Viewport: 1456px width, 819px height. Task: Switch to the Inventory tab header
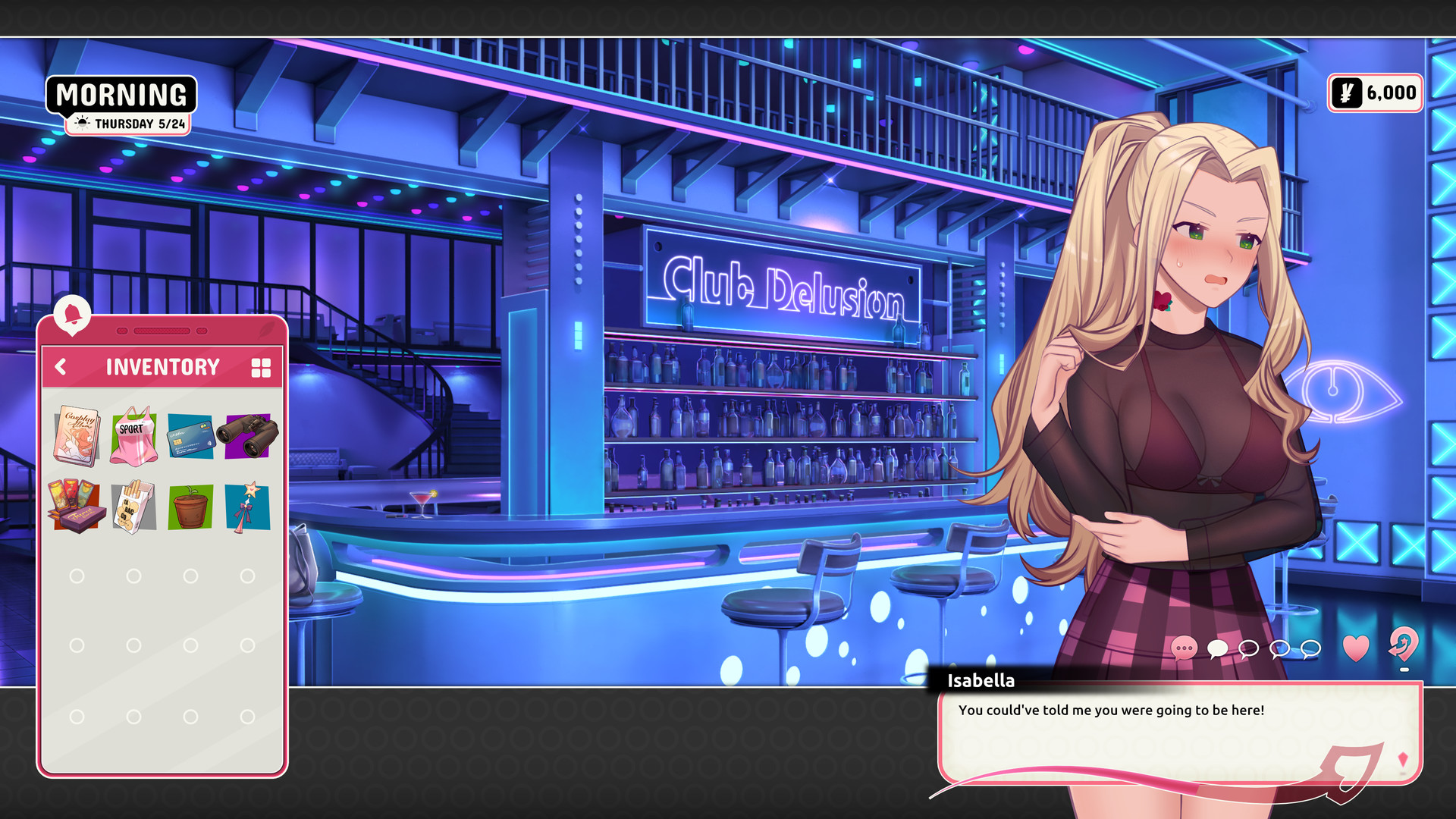pos(162,367)
